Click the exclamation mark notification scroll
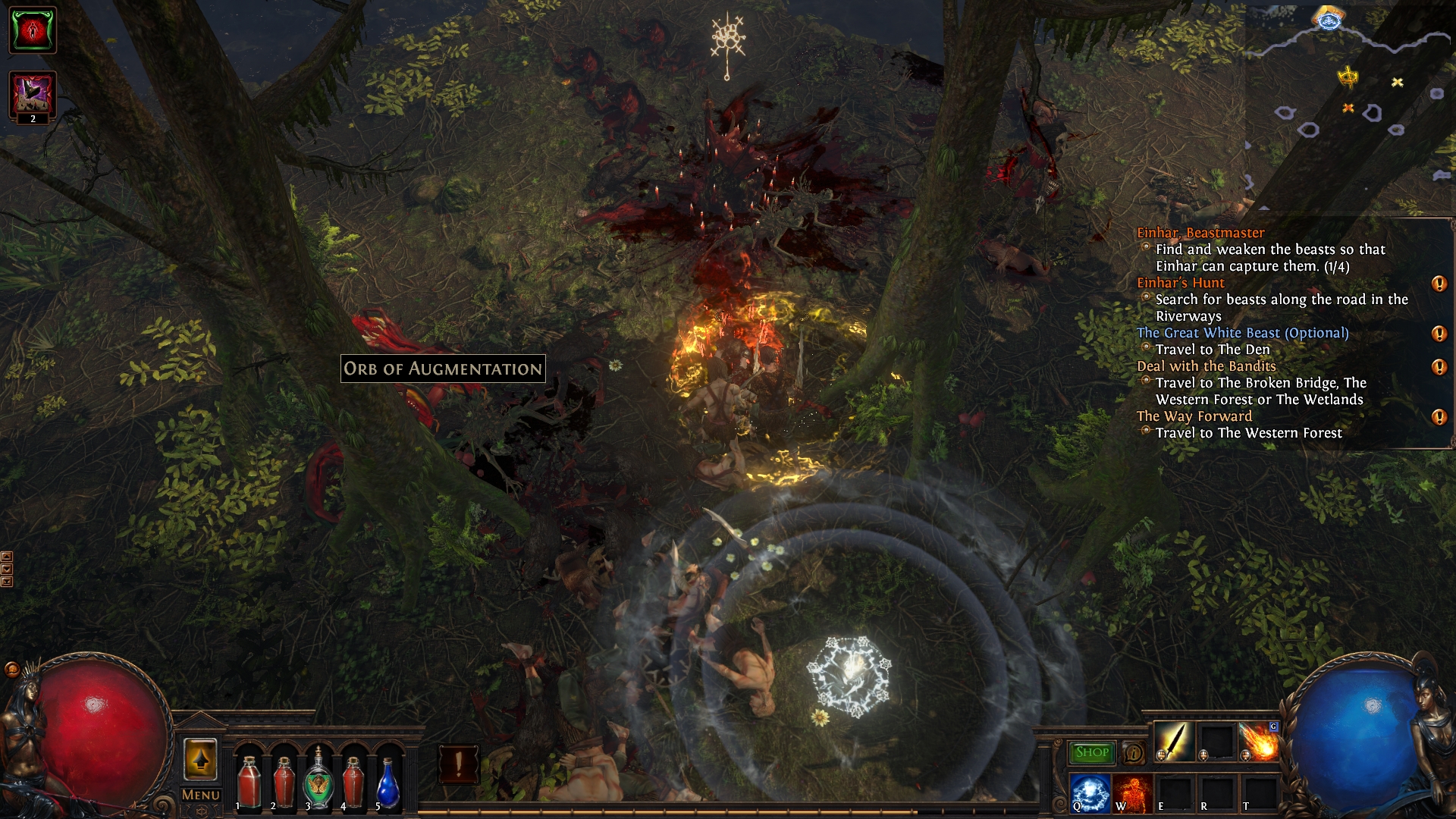 [x=458, y=764]
